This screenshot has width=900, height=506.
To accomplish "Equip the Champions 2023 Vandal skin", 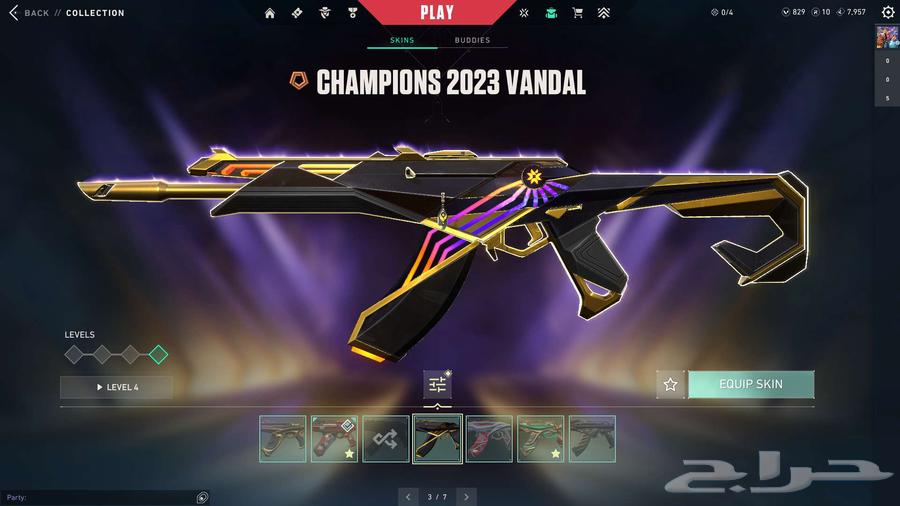I will coord(750,384).
